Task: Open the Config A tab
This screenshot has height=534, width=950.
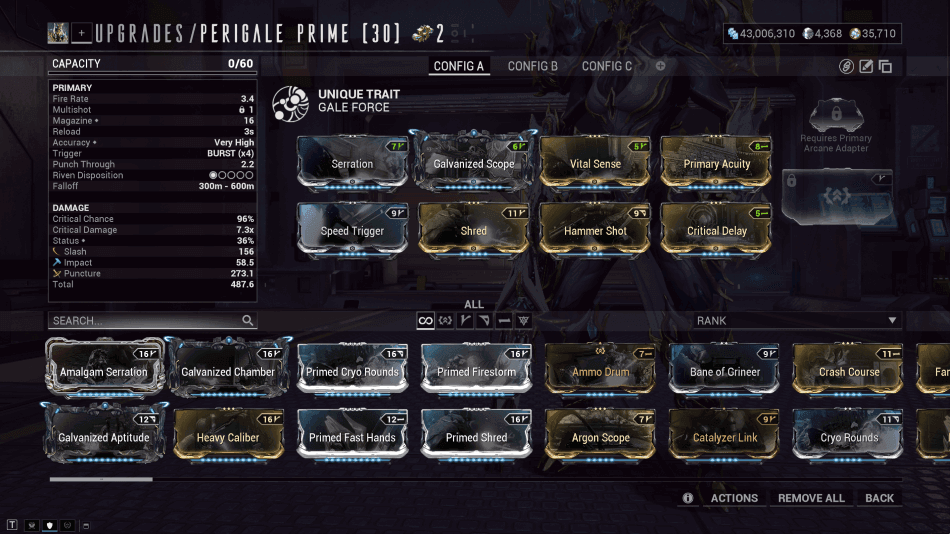Action: (459, 66)
